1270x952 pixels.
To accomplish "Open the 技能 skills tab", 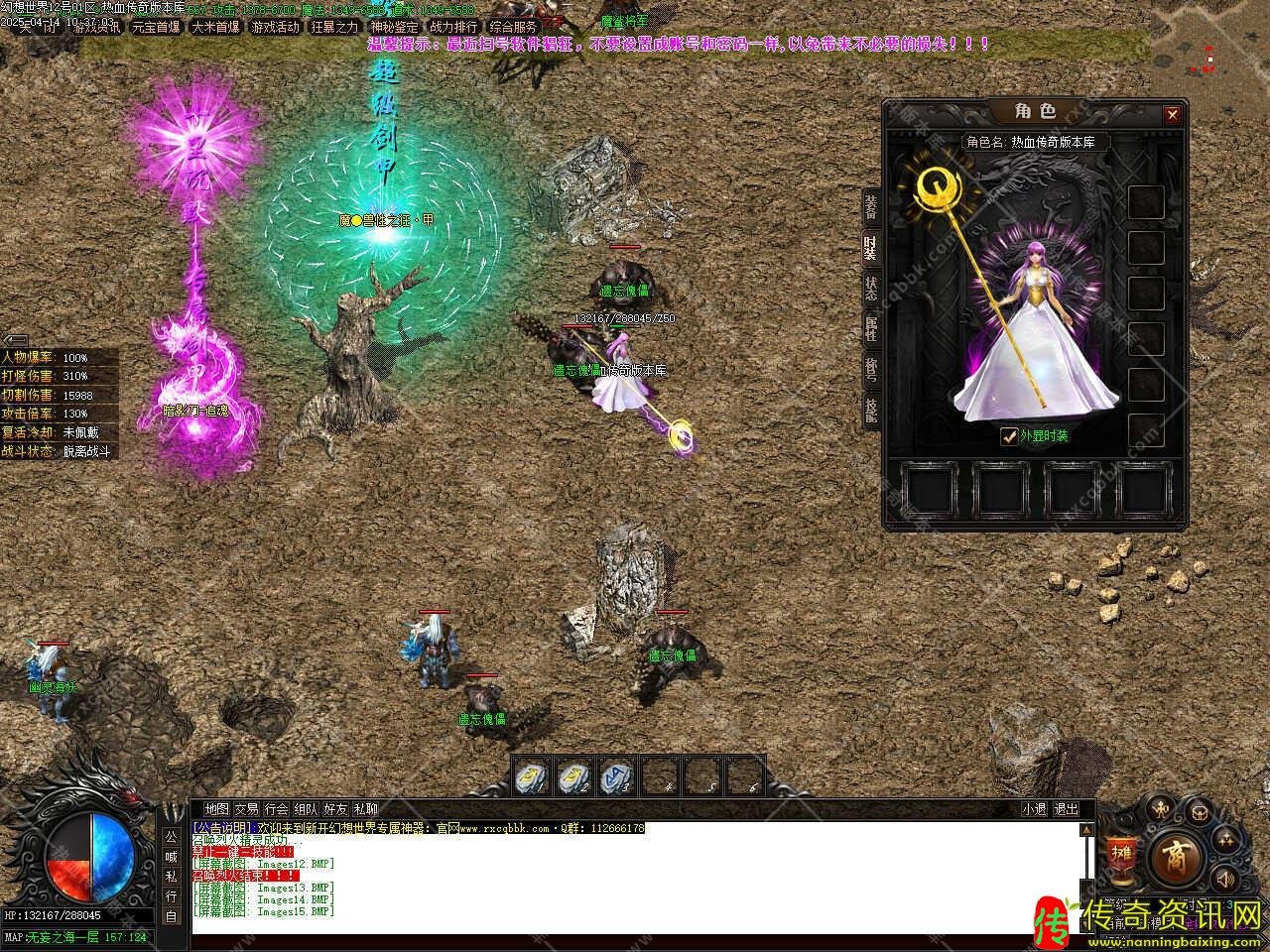I will (870, 409).
